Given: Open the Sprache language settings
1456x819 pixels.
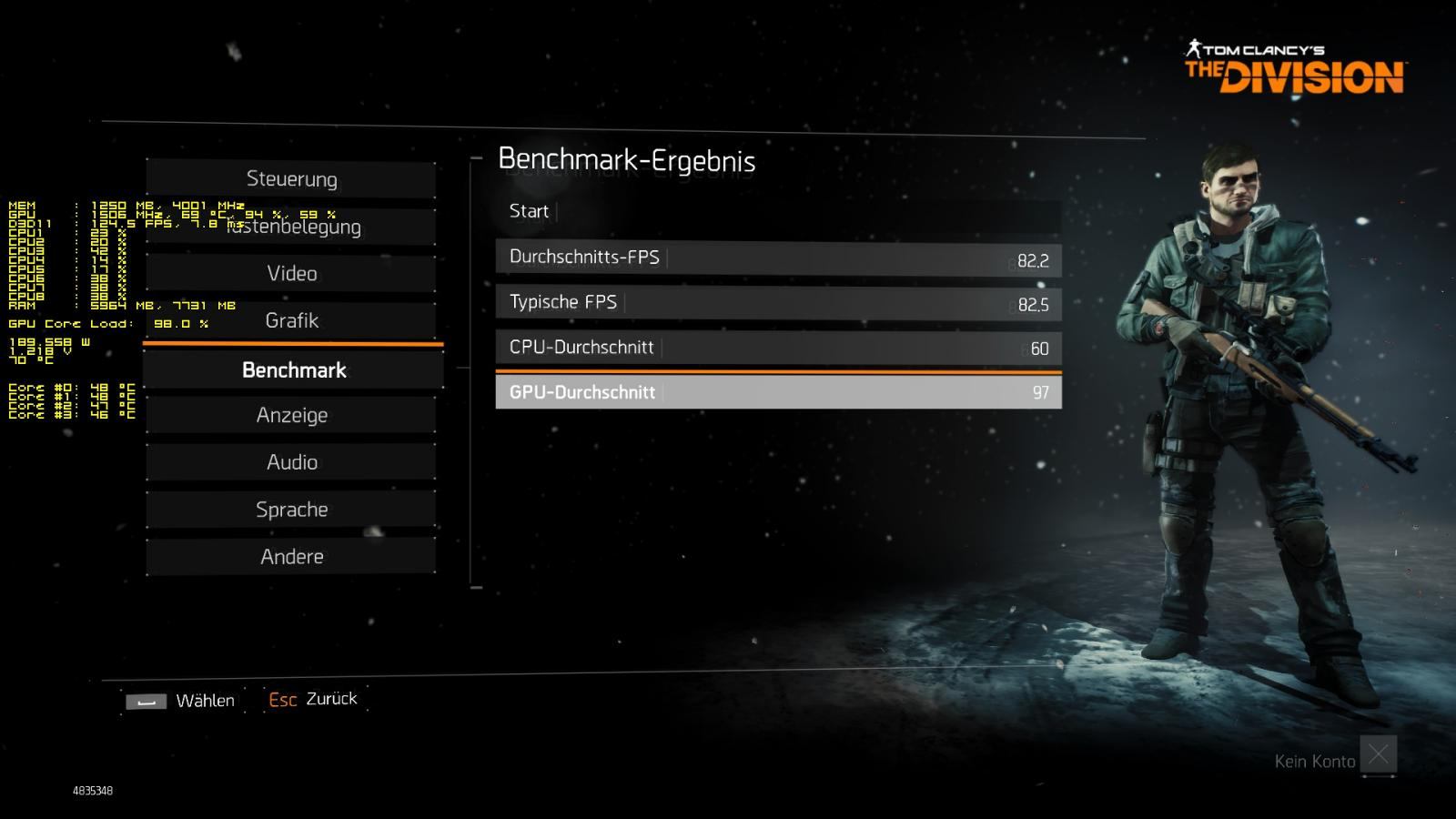Looking at the screenshot, I should pos(291,510).
